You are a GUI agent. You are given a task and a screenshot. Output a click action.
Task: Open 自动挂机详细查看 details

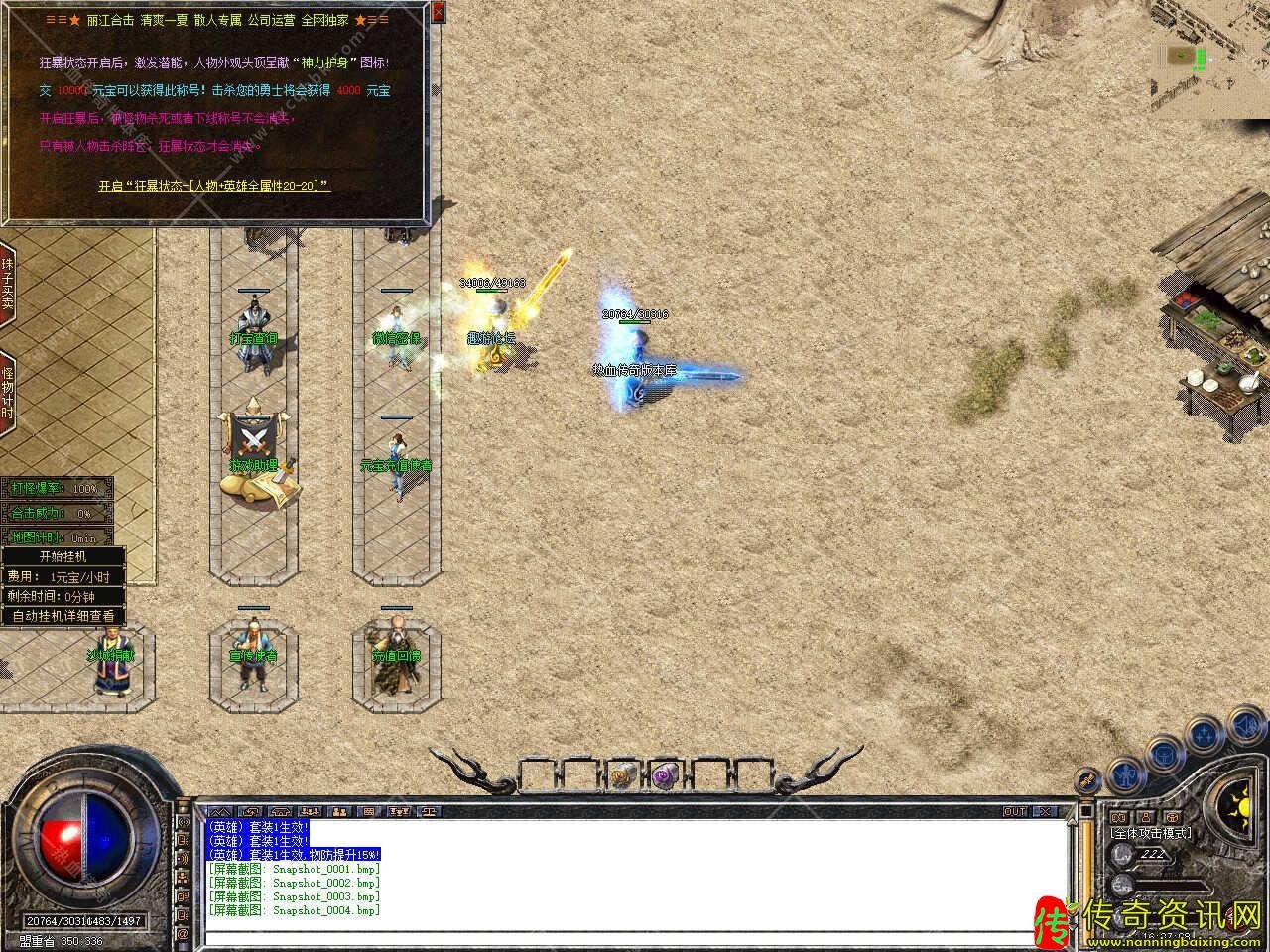click(x=63, y=615)
